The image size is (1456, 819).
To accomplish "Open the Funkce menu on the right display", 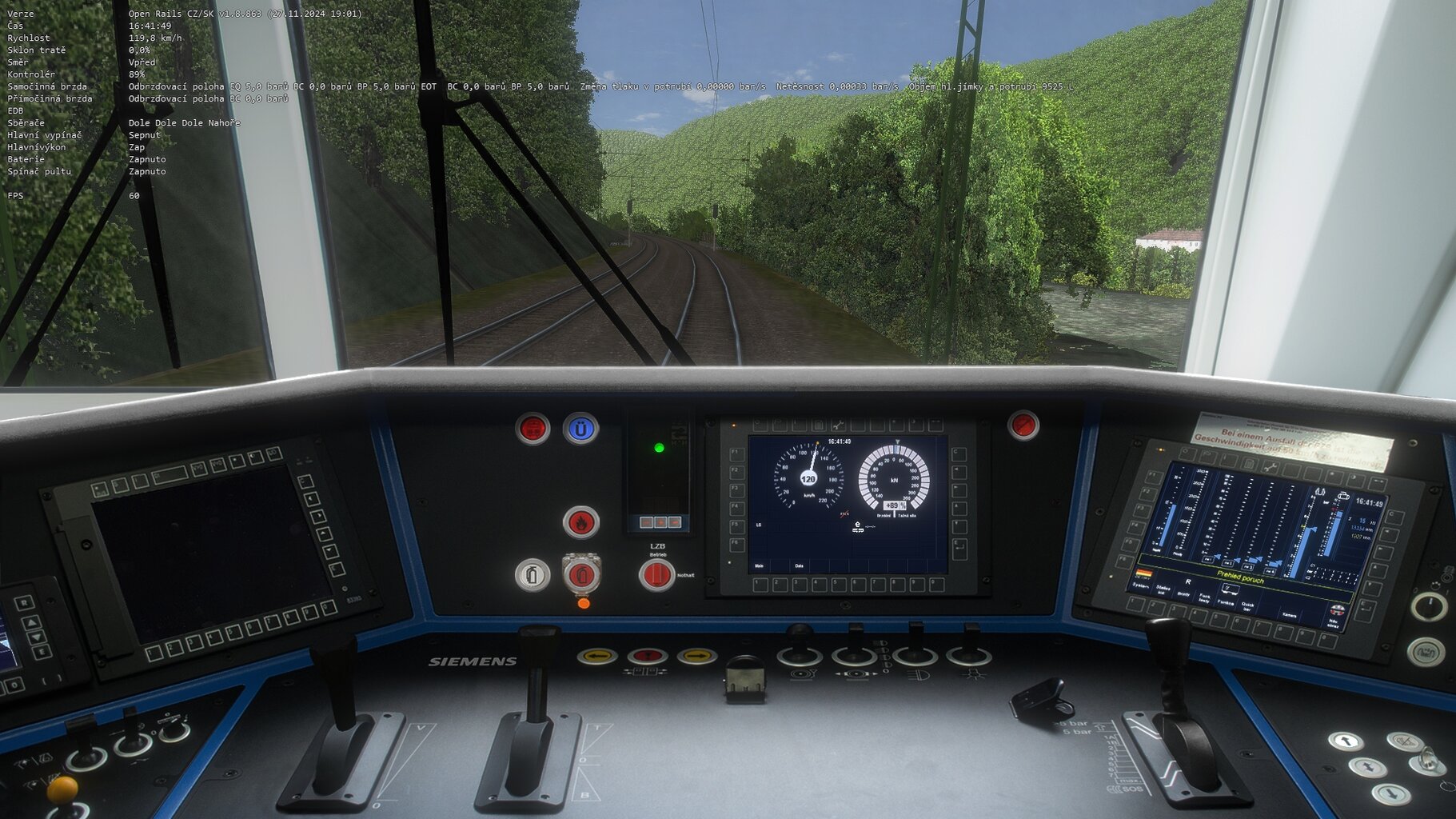I will pos(1227,603).
